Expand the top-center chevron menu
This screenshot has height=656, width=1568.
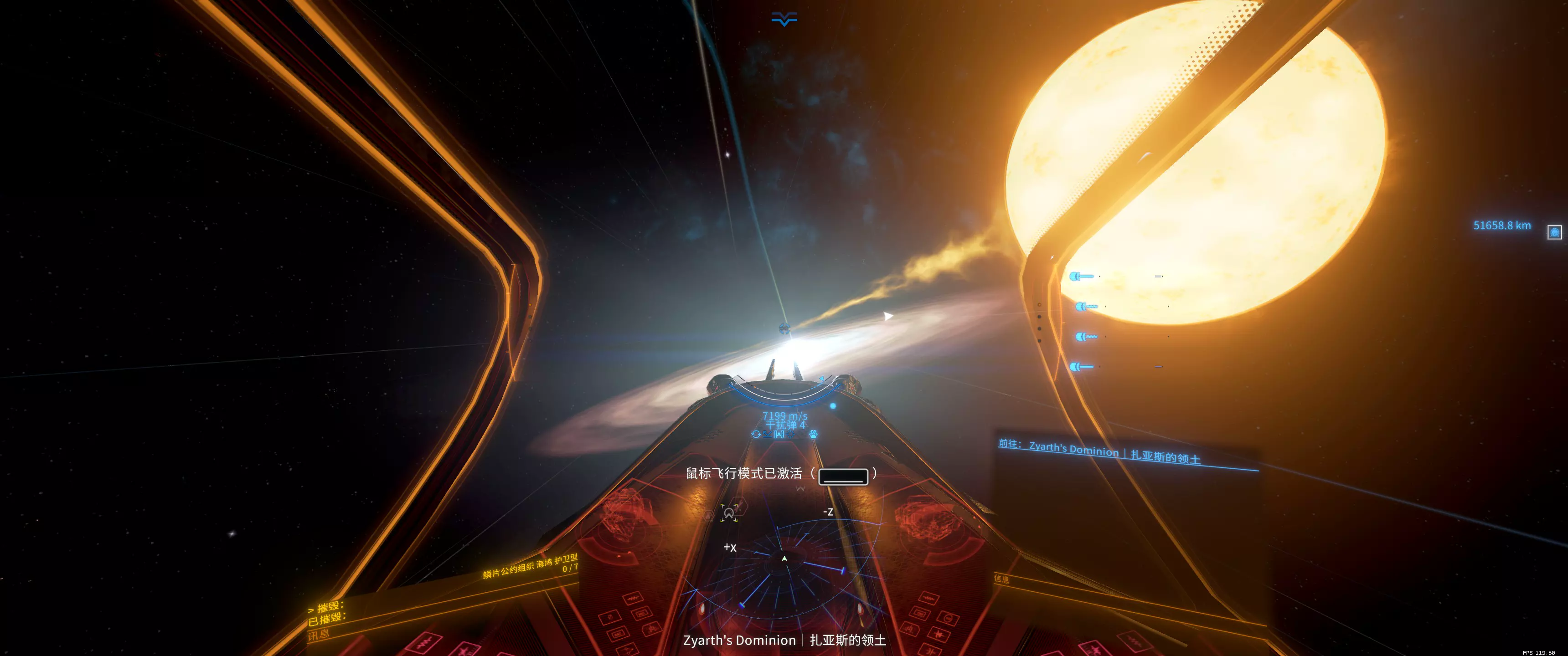click(784, 19)
